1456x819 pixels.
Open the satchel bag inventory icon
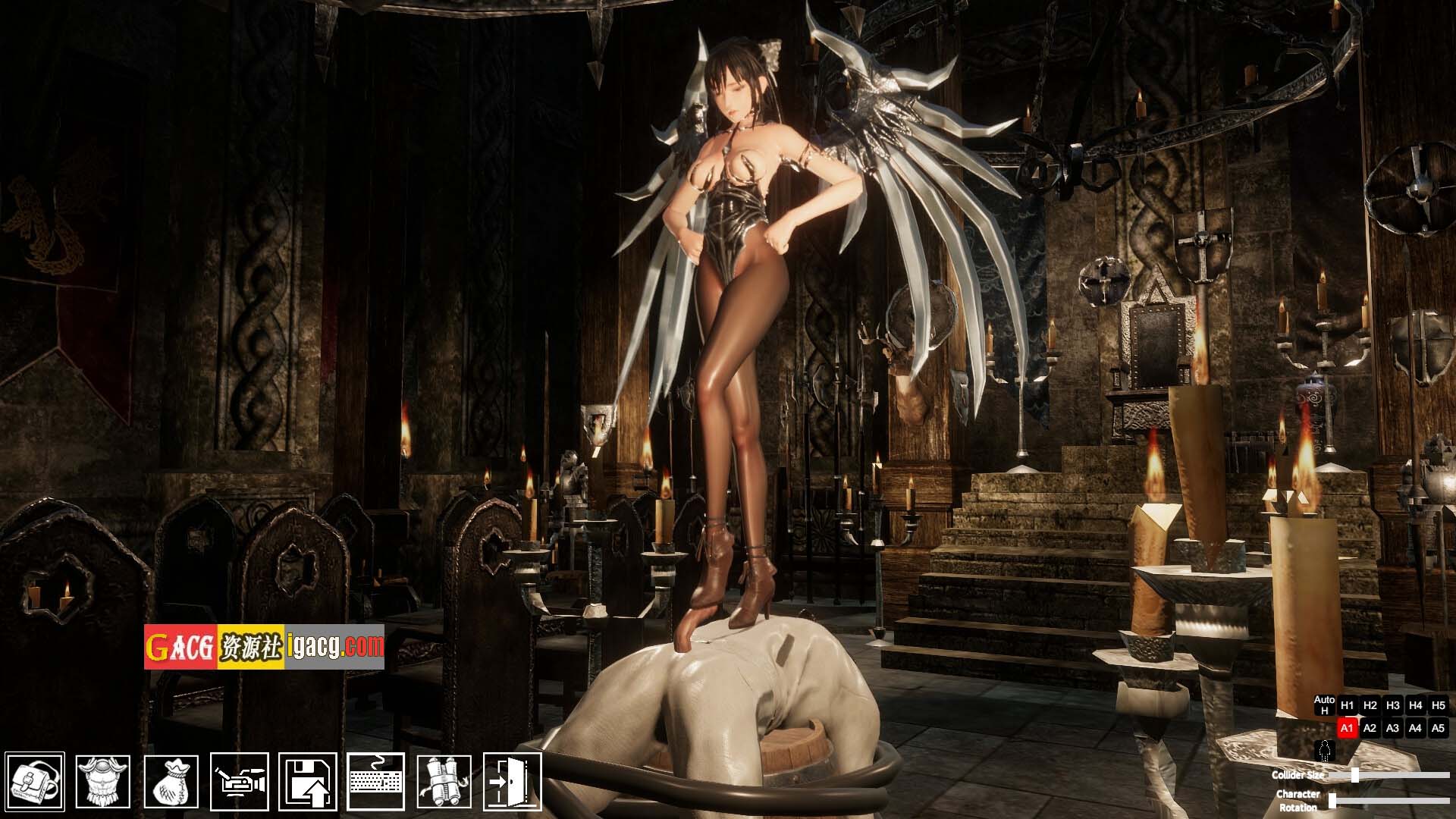click(x=35, y=781)
